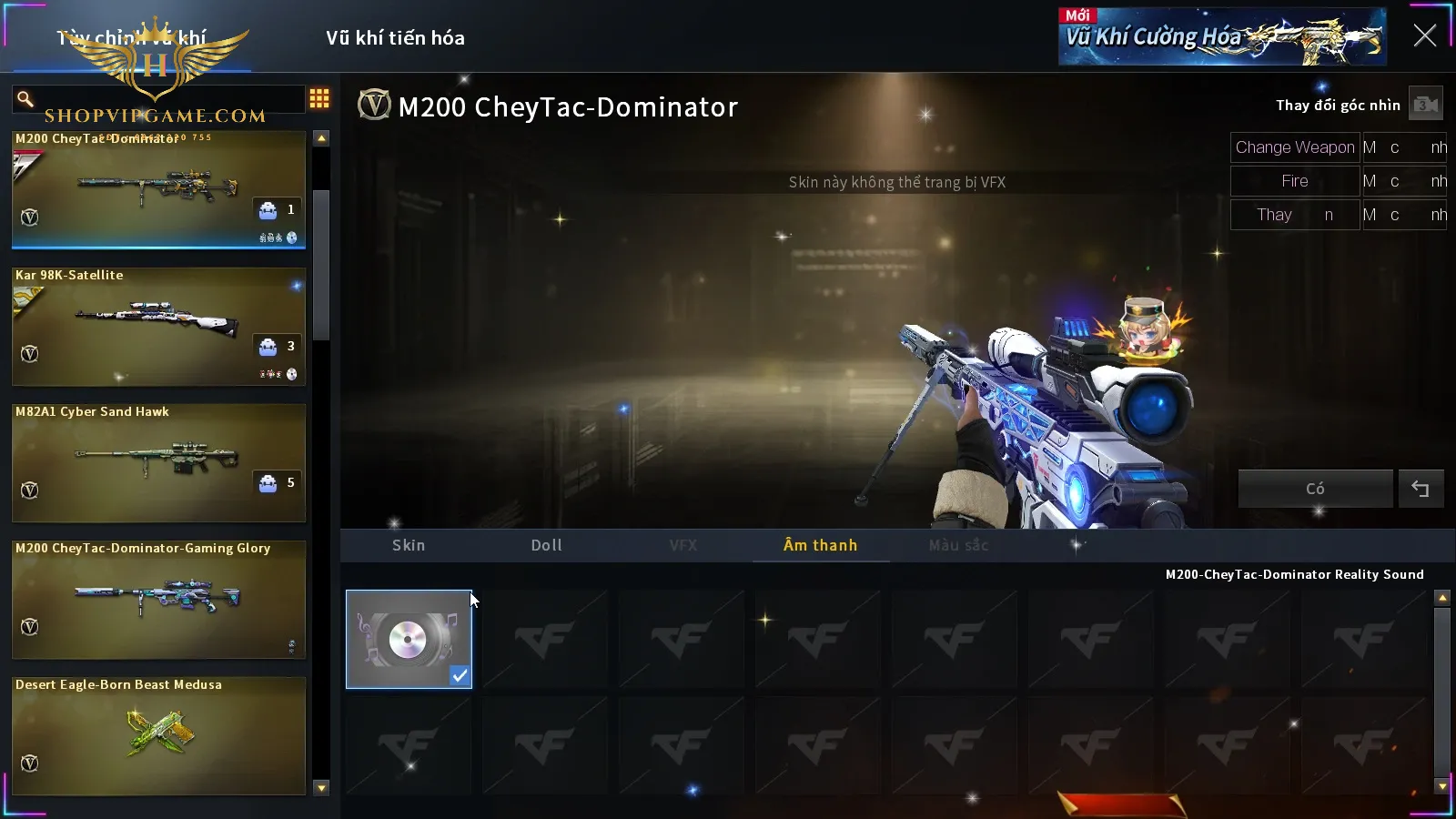Select Desert Eagle-Born Beast Medusa
This screenshot has height=819, width=1456.
[158, 735]
